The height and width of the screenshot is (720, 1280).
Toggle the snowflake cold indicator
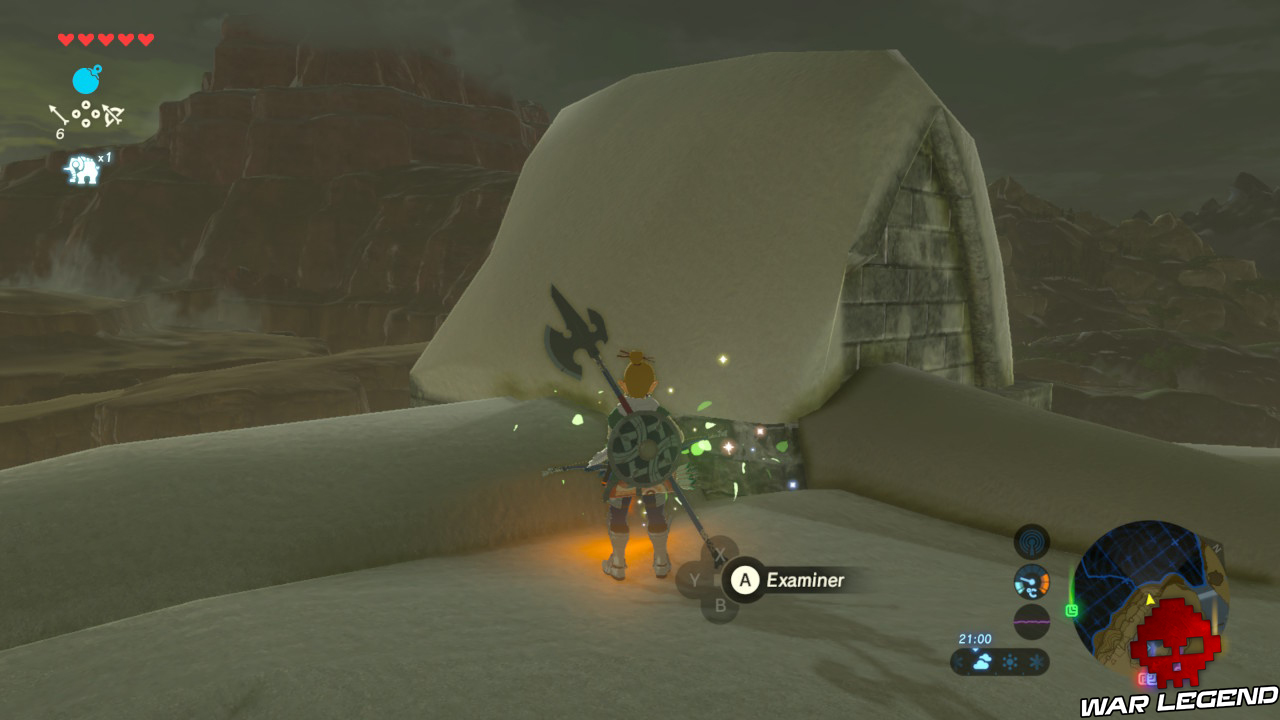1037,661
